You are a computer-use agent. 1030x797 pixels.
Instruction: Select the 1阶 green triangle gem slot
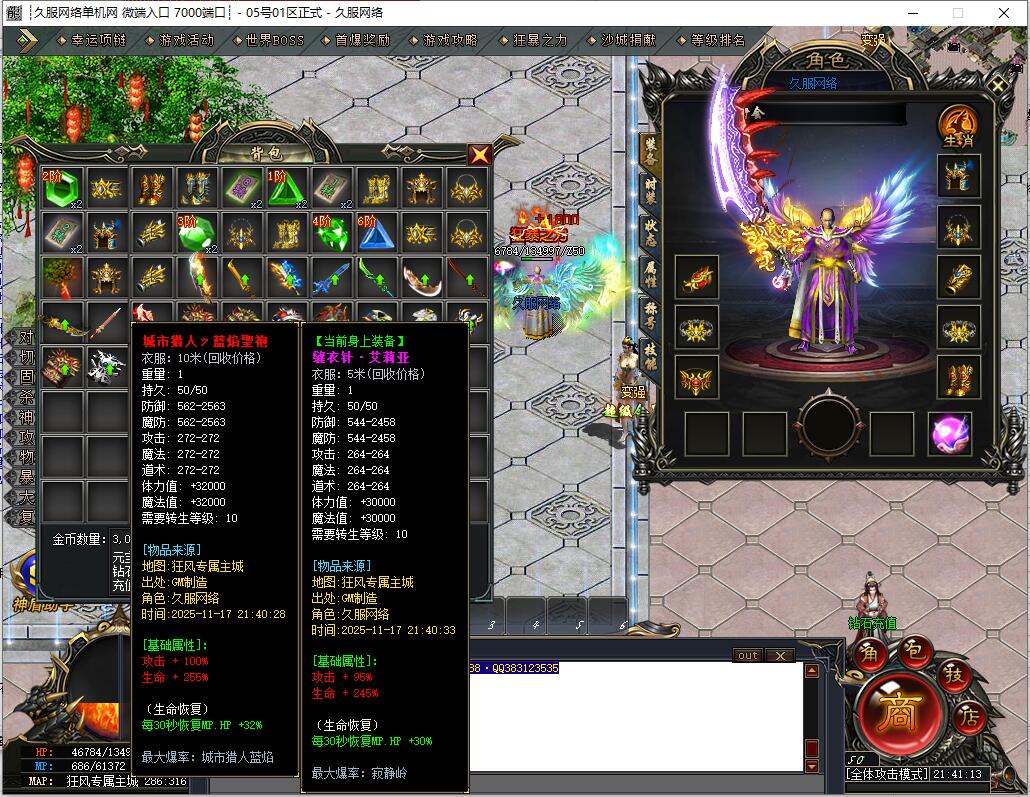click(287, 188)
